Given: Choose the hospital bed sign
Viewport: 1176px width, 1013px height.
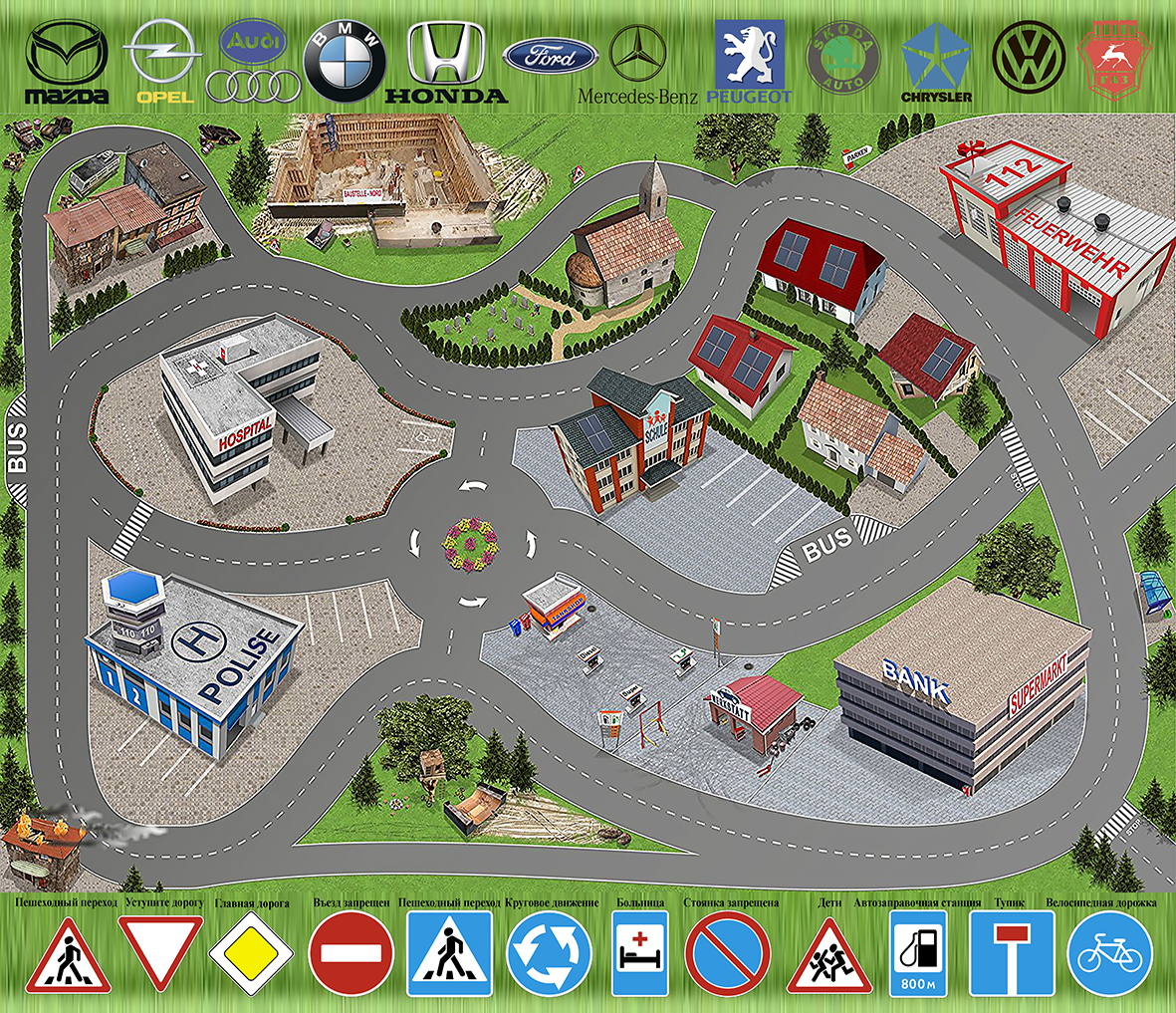Looking at the screenshot, I should pos(638,953).
